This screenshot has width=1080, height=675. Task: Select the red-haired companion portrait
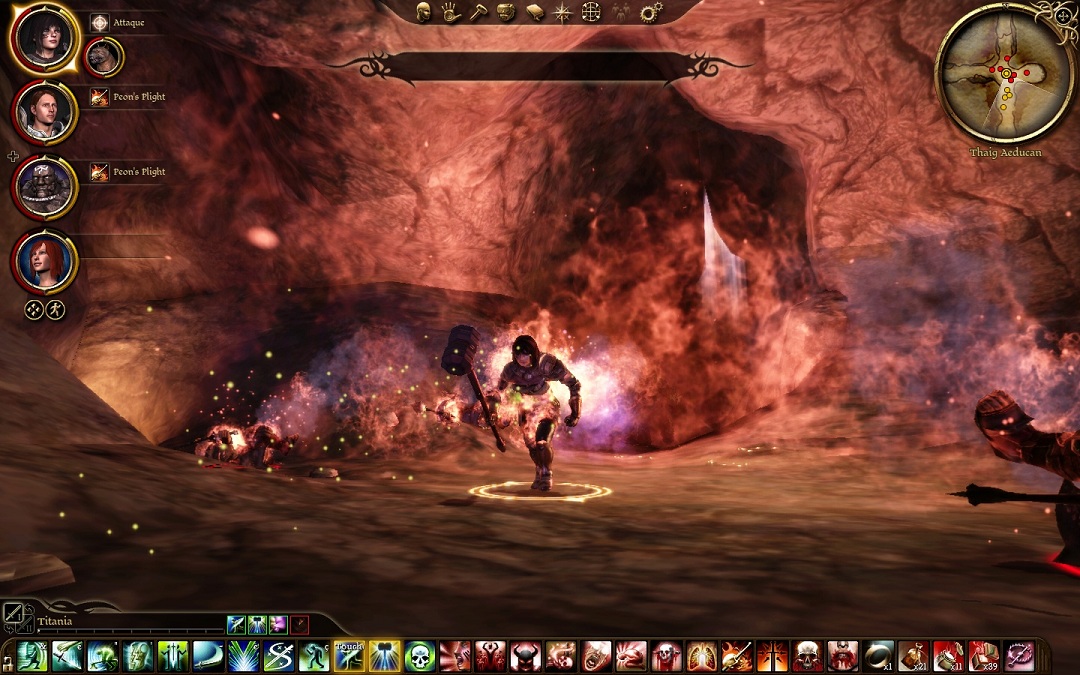(44, 260)
